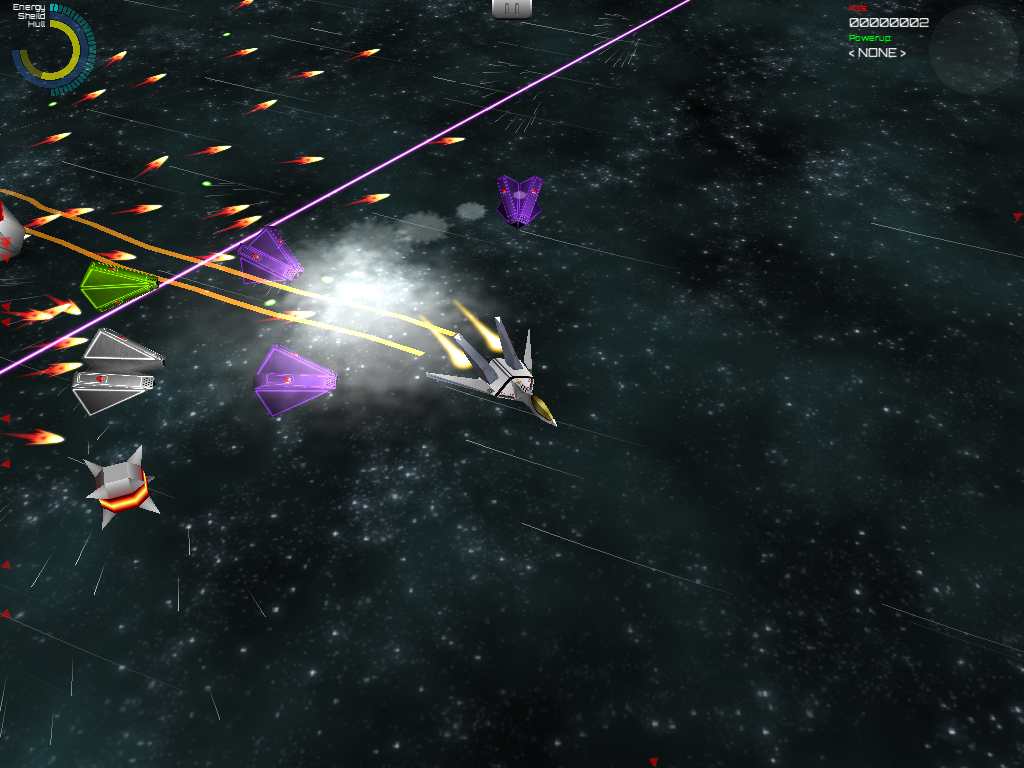Tap the translucent circular radar disc
This screenshot has width=1024, height=768.
[x=973, y=50]
